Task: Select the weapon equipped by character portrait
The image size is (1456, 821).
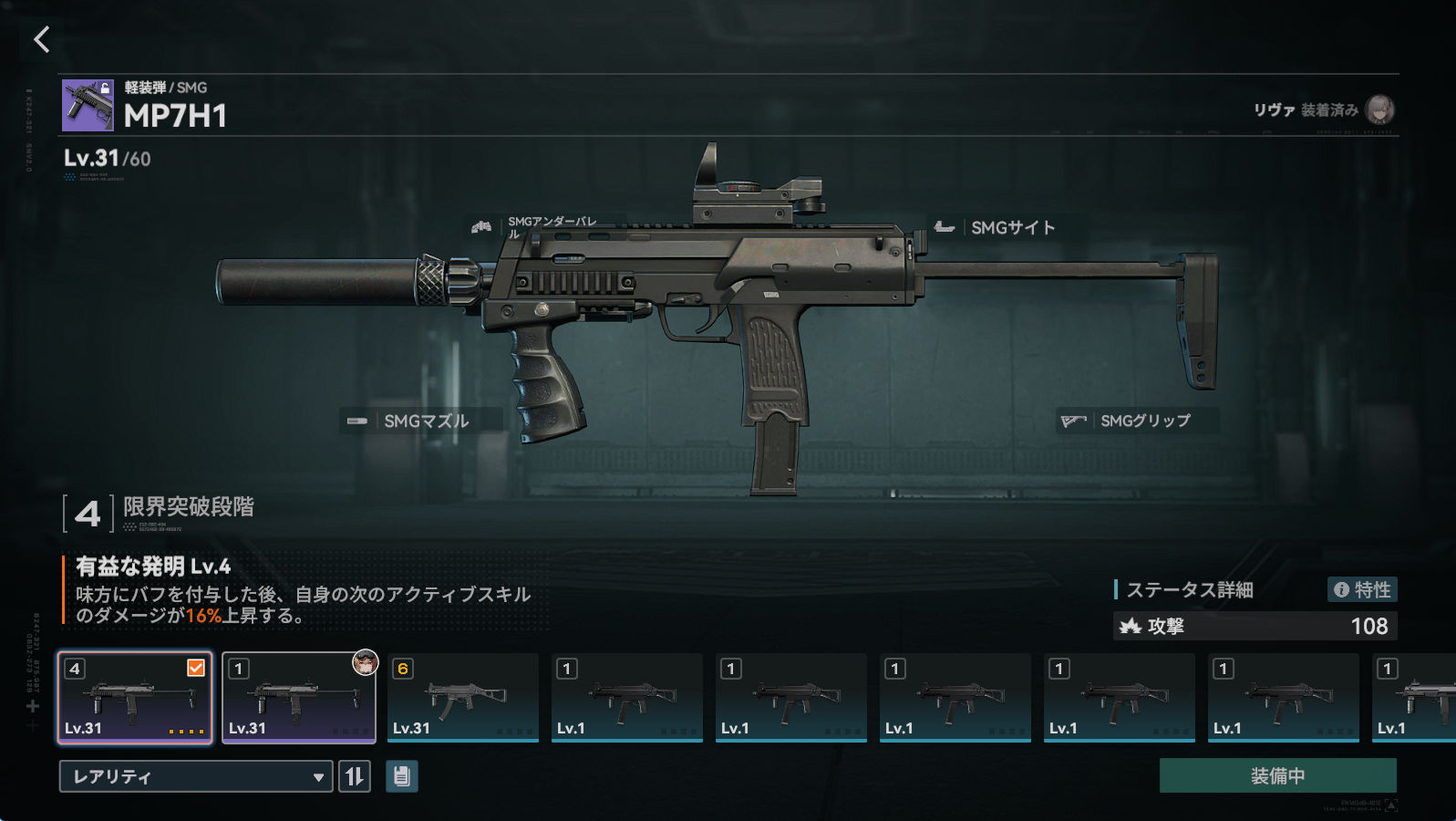Action: tap(299, 698)
